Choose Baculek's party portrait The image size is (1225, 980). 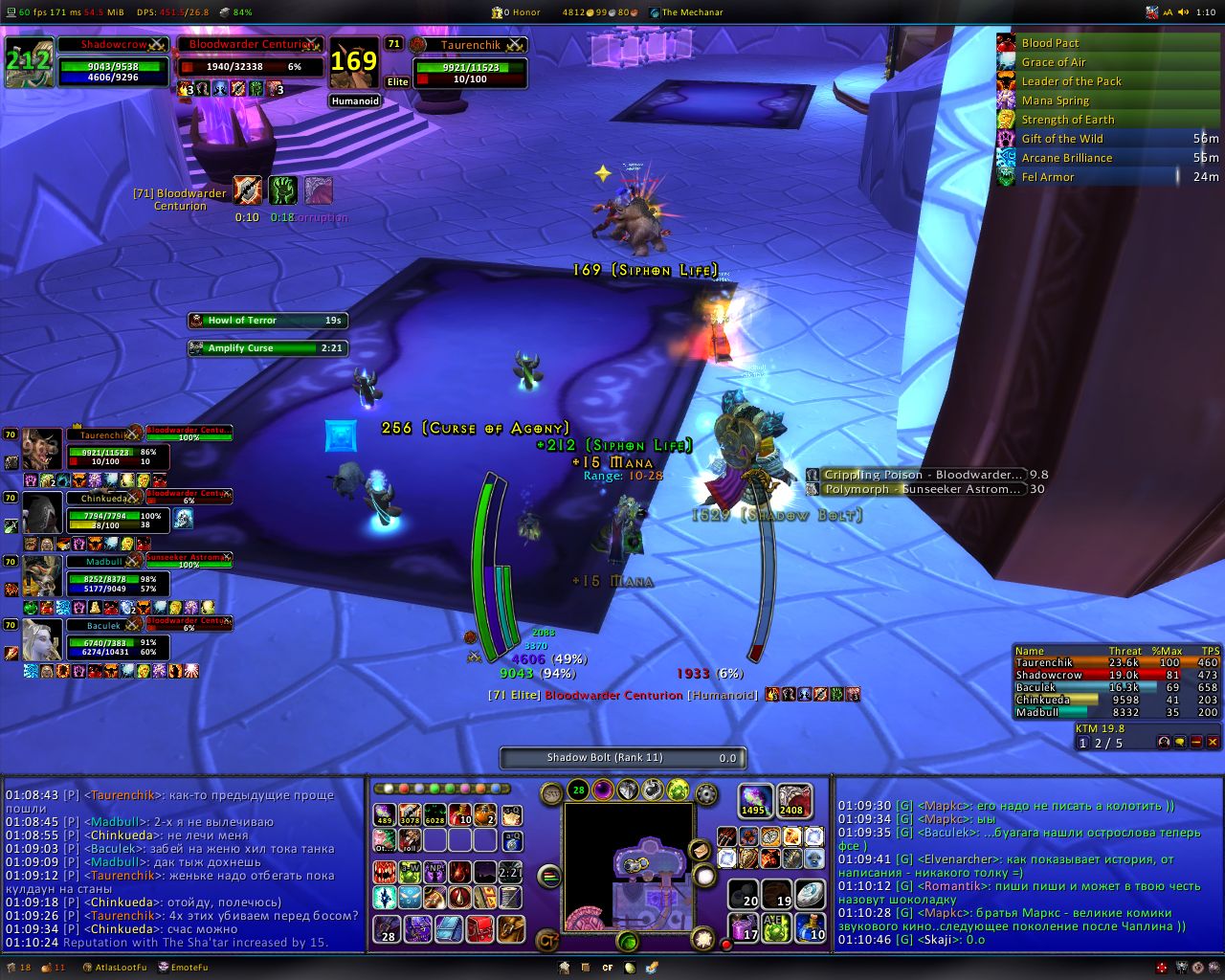42,640
